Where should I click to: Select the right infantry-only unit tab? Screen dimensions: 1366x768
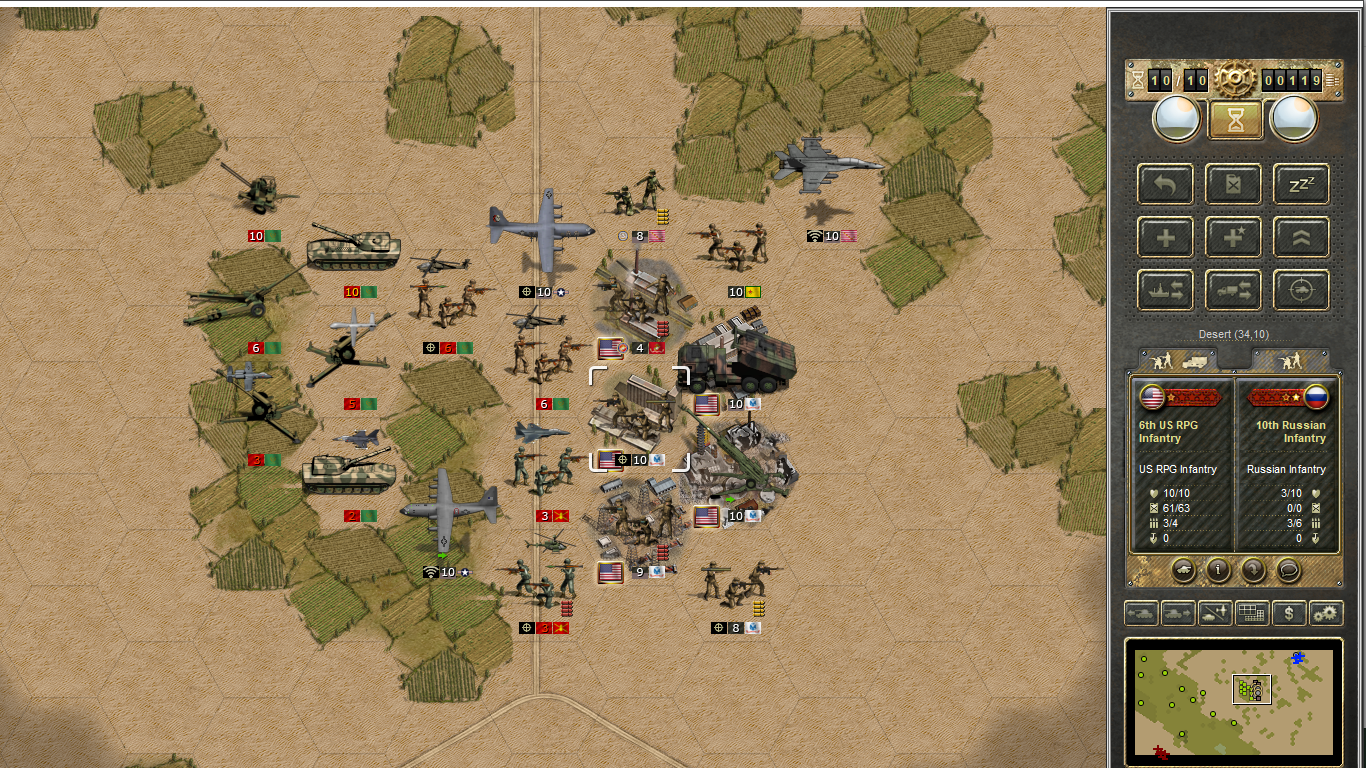point(1290,358)
